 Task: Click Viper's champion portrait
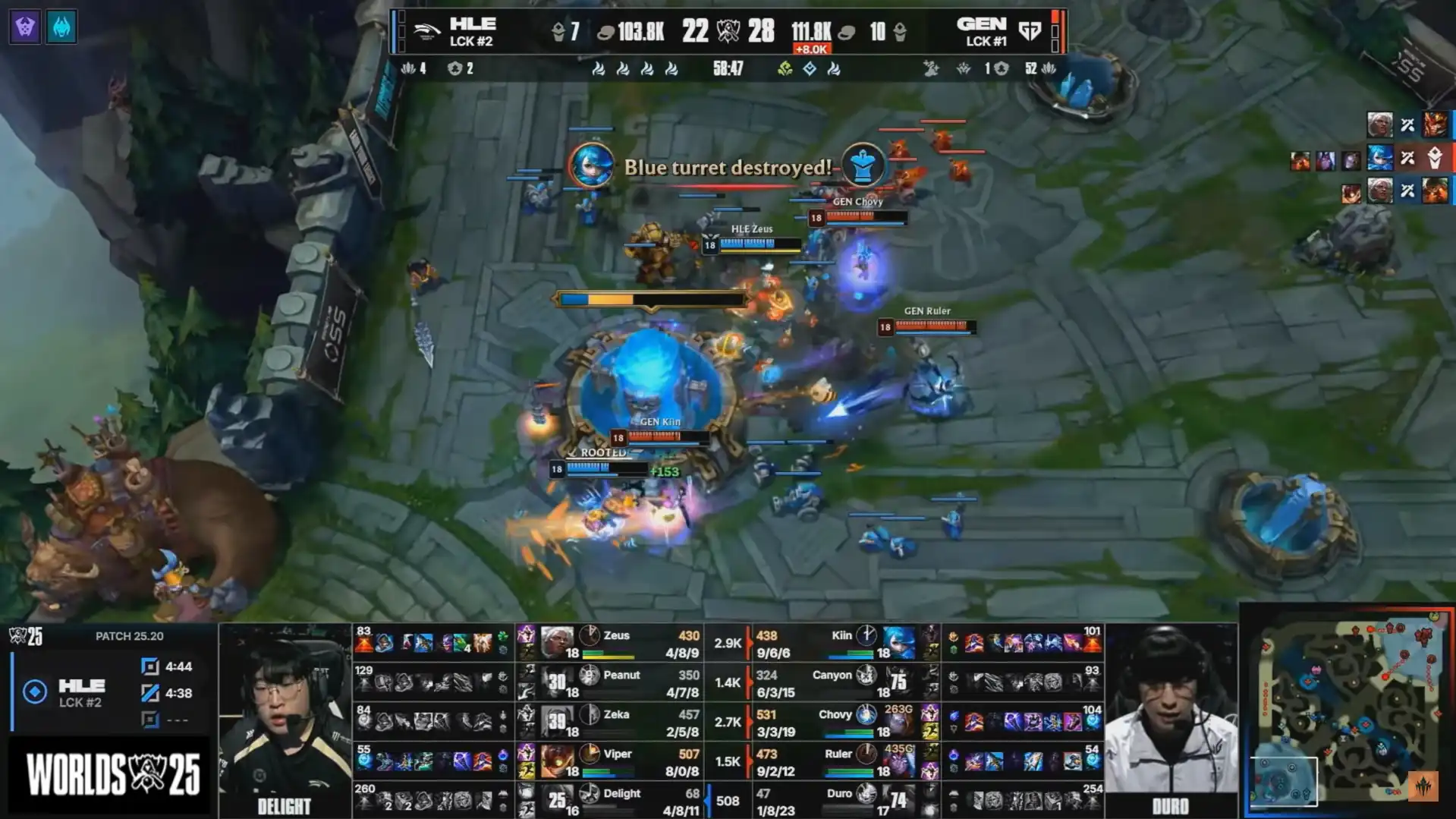coord(556,760)
